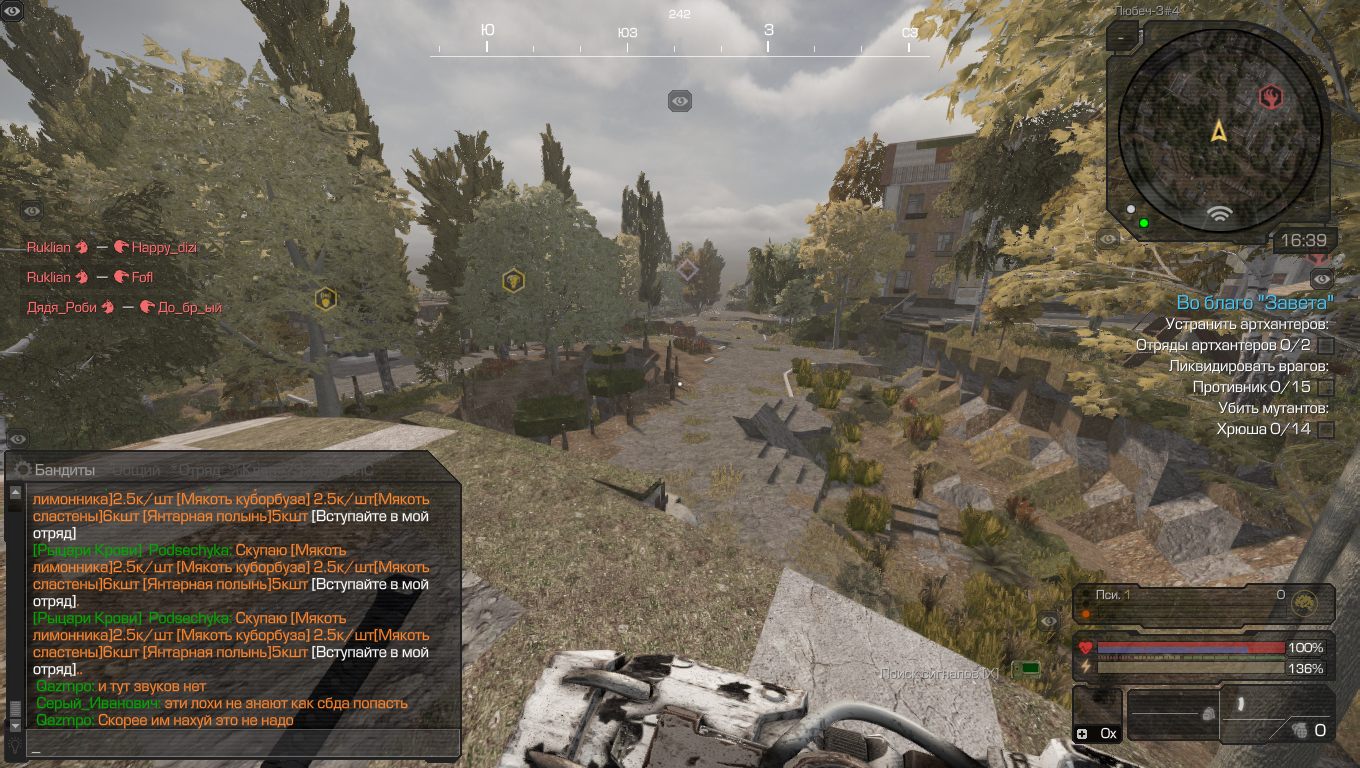Focus the chat message input field

[x=245, y=745]
